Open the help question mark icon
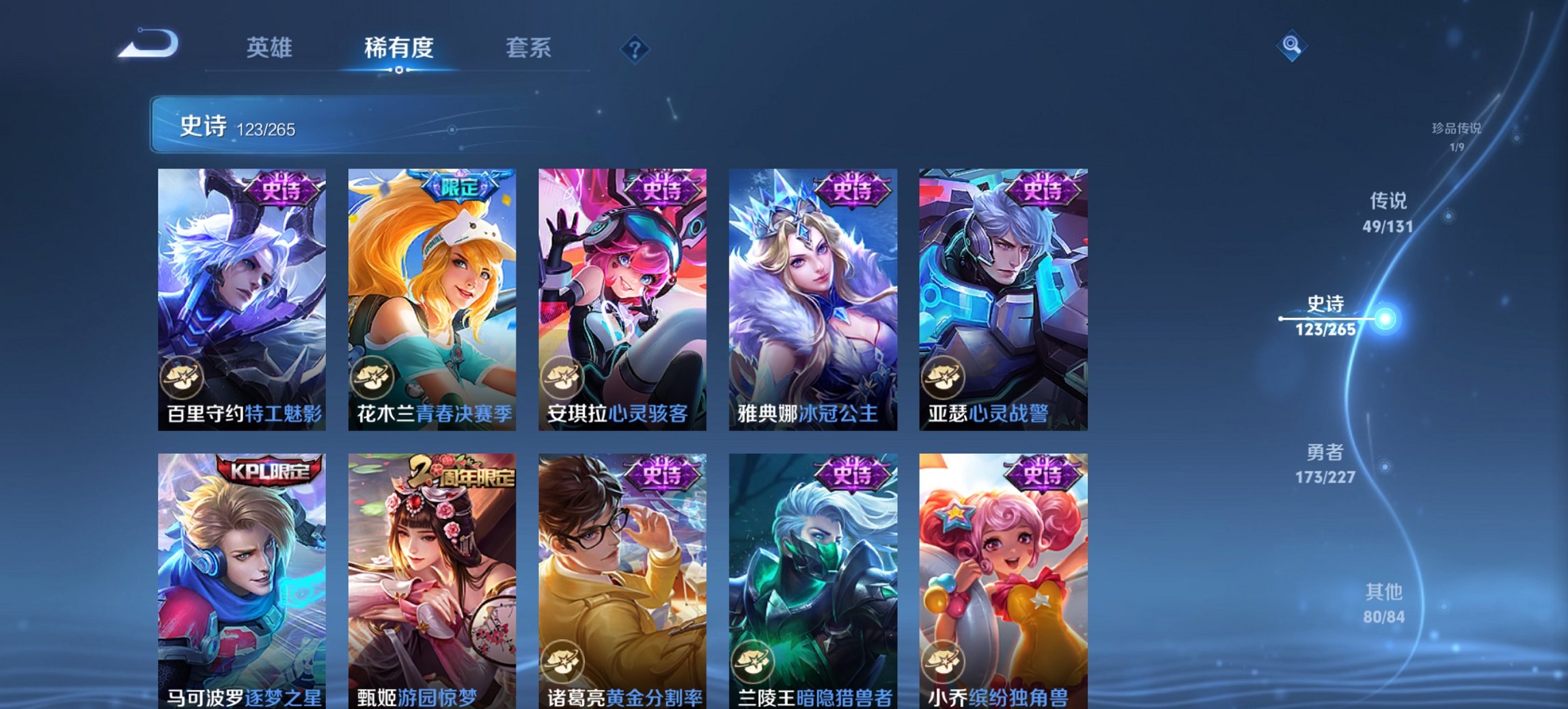The width and height of the screenshot is (1568, 709). (x=635, y=49)
